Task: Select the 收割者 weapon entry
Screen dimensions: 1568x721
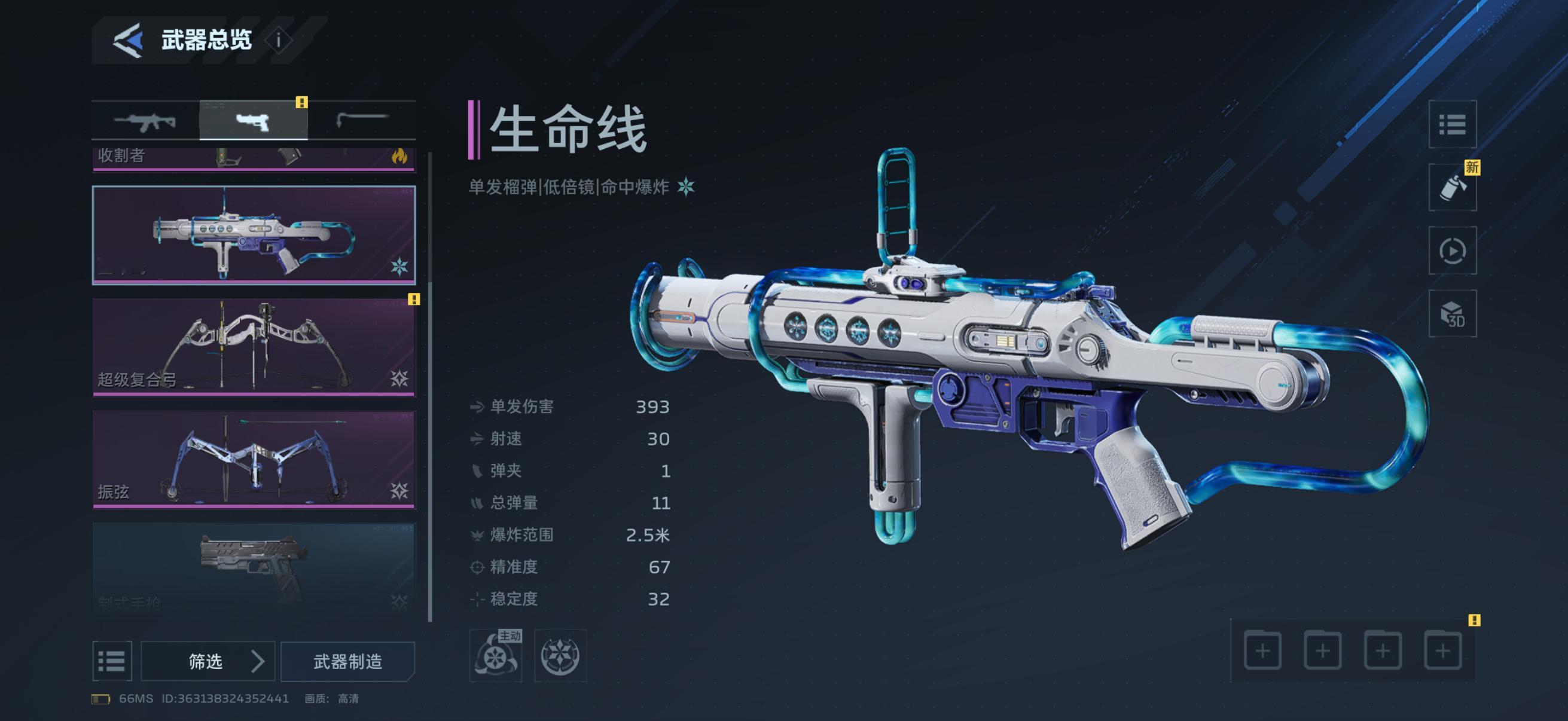Action: [254, 158]
